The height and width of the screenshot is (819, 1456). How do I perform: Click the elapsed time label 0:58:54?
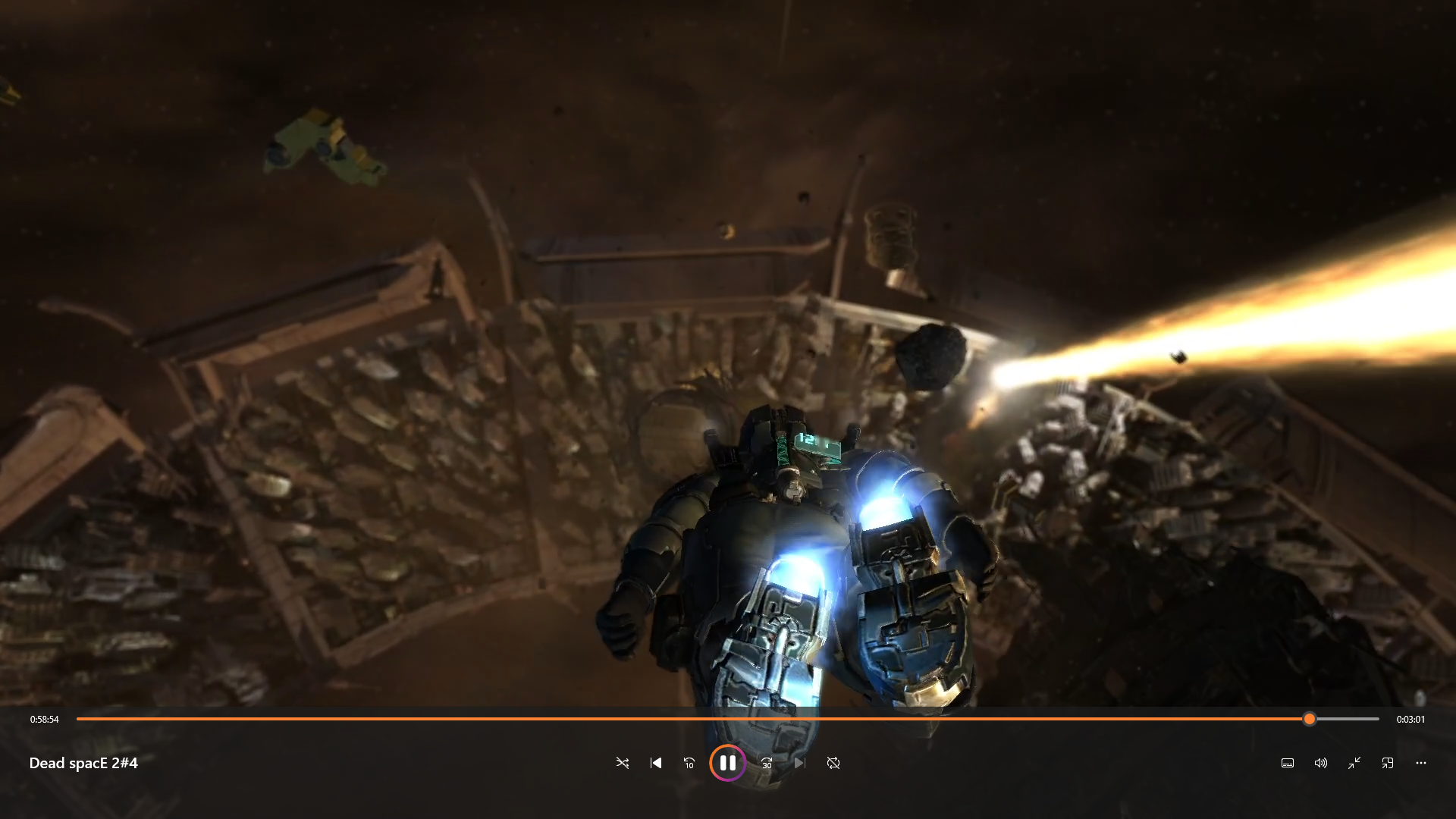pyautogui.click(x=43, y=719)
